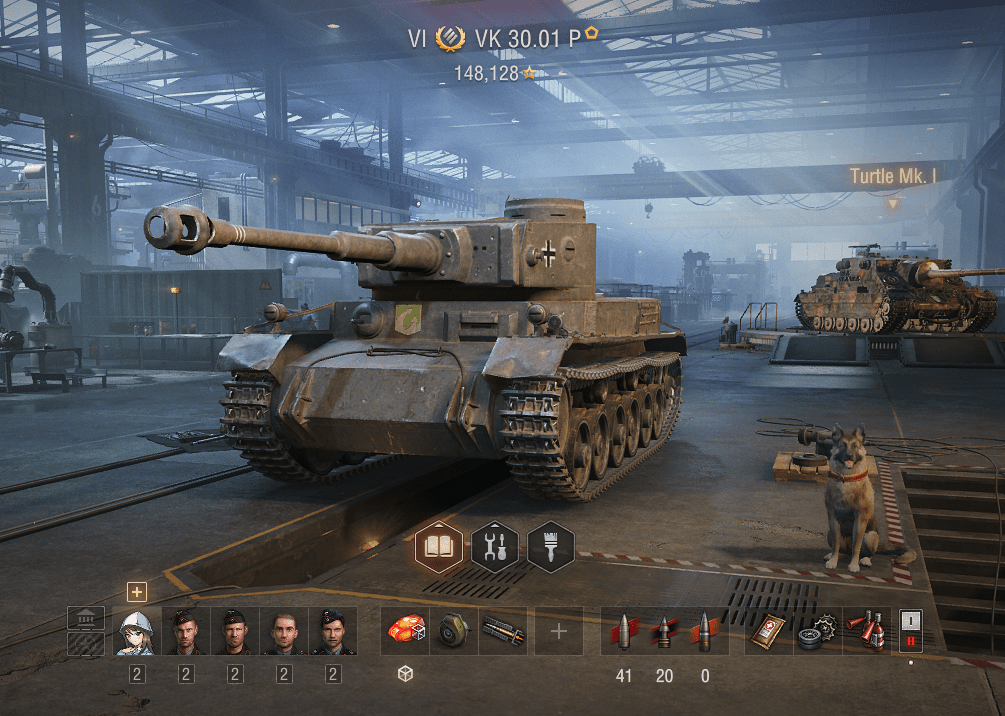Open the camouflage pattern icon below barracks
1005x716 pixels.
tap(86, 643)
